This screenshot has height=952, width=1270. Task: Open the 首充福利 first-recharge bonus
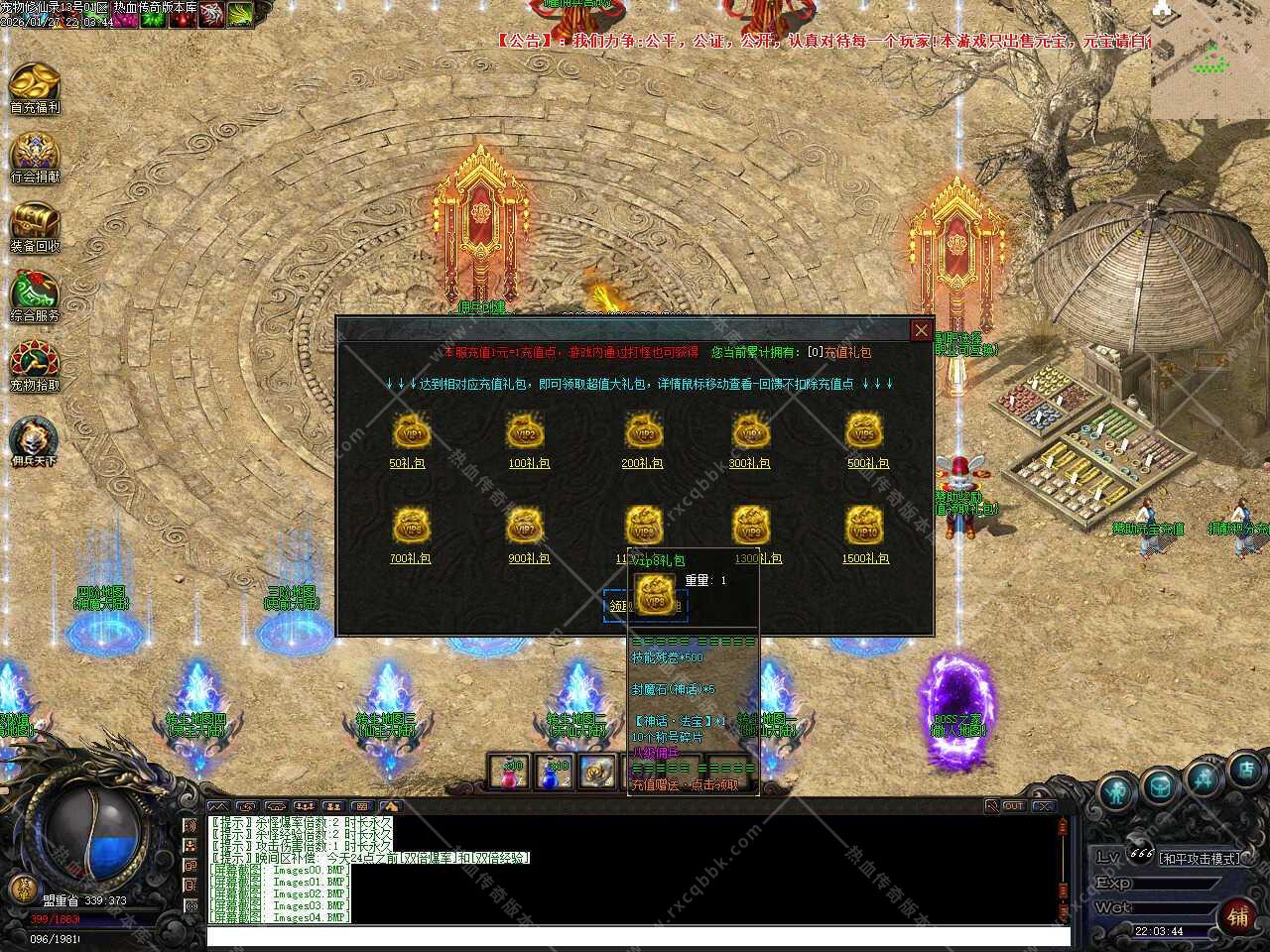[35, 87]
